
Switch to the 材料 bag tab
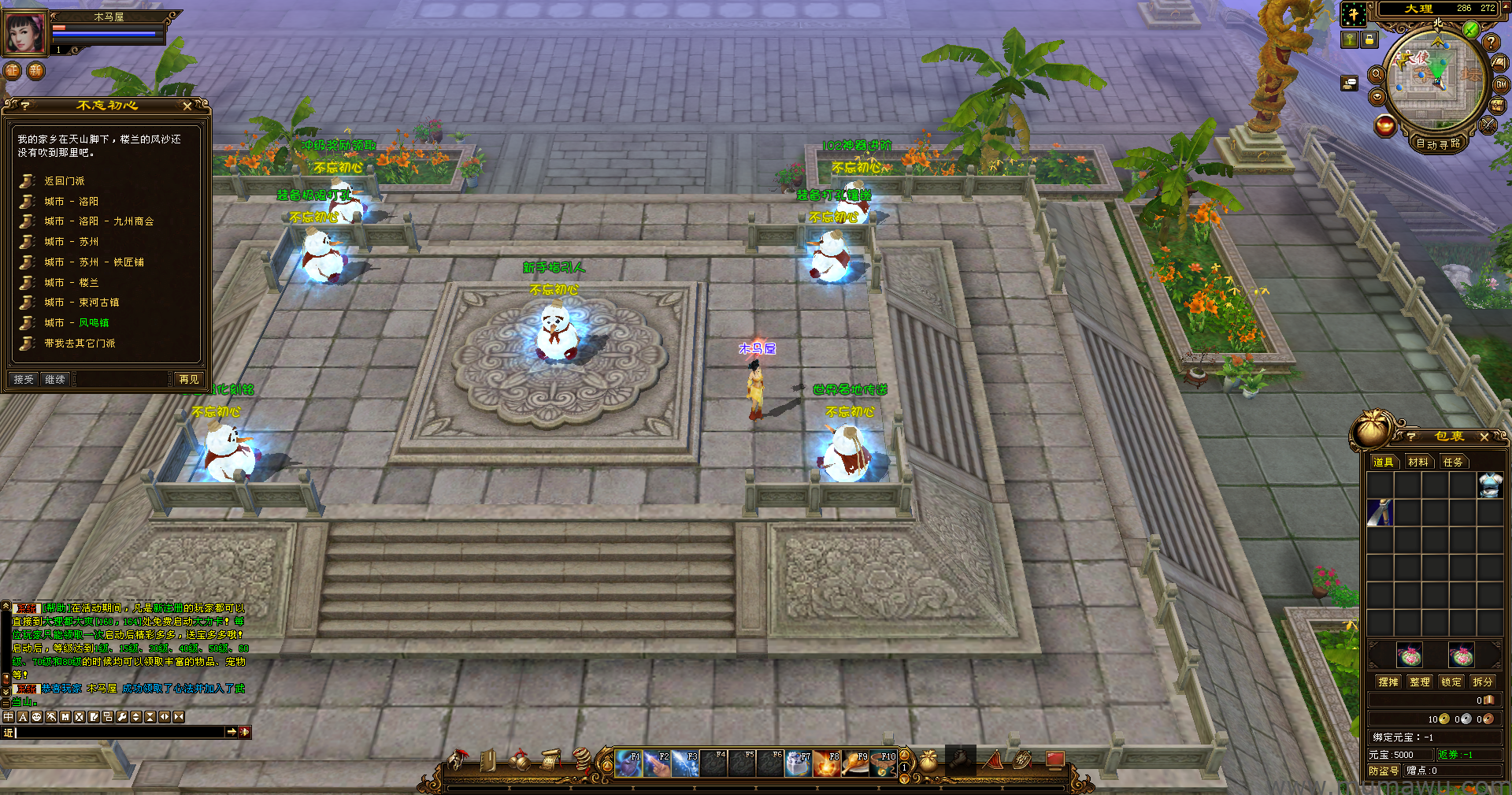pos(1417,462)
